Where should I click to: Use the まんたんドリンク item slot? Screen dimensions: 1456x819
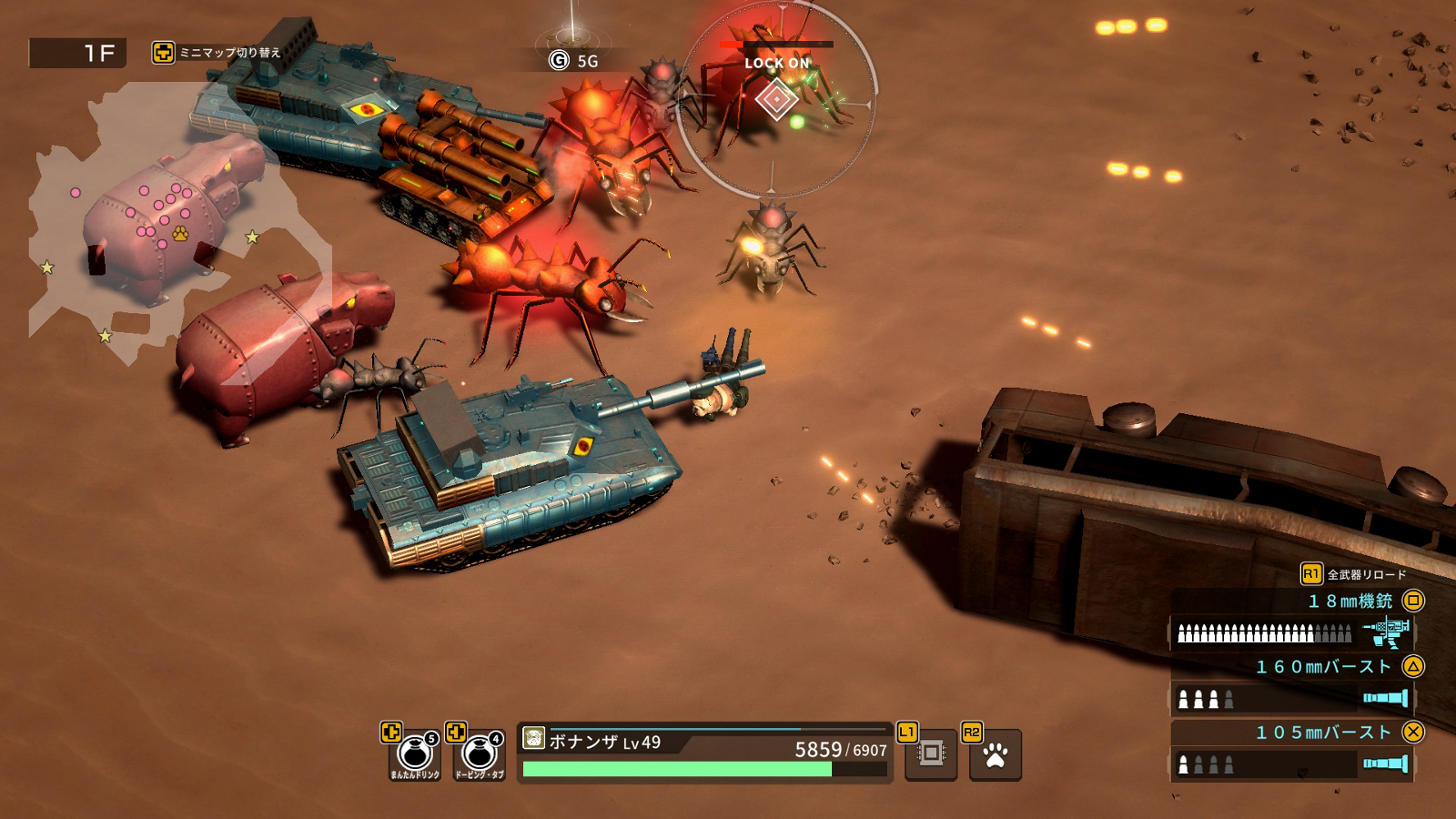click(x=415, y=754)
